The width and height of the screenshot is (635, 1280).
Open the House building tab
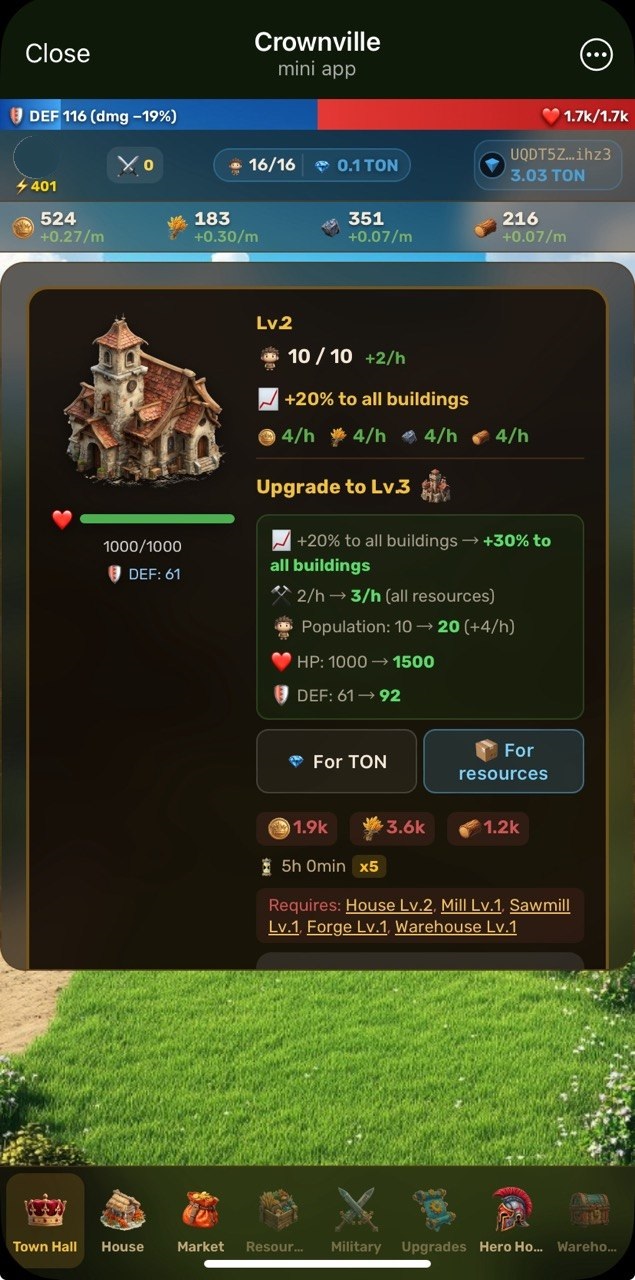[x=122, y=1220]
